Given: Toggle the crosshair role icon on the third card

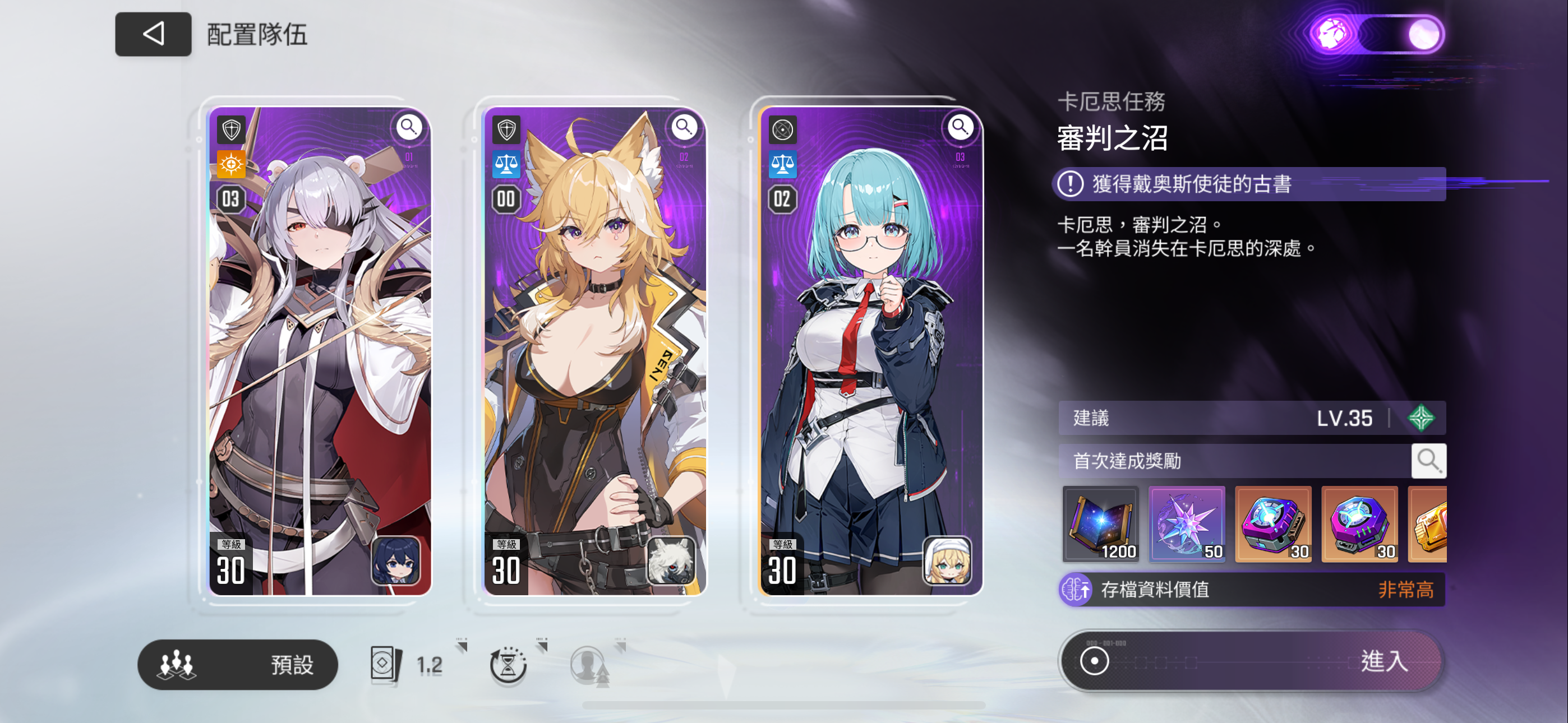Looking at the screenshot, I should 783,129.
